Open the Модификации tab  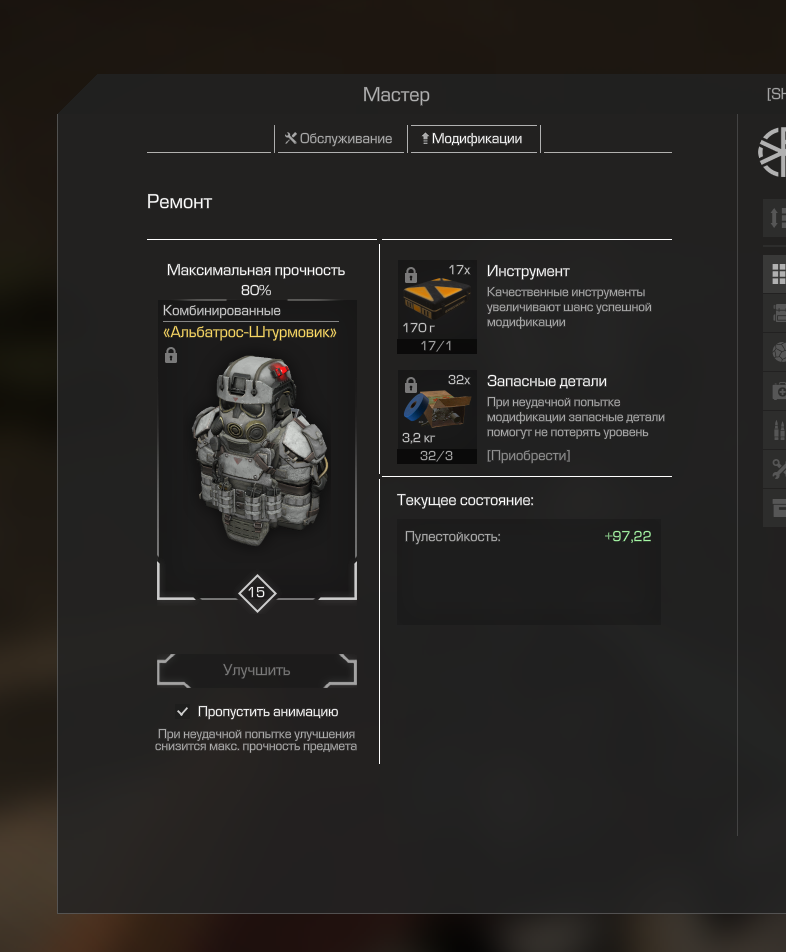[472, 139]
